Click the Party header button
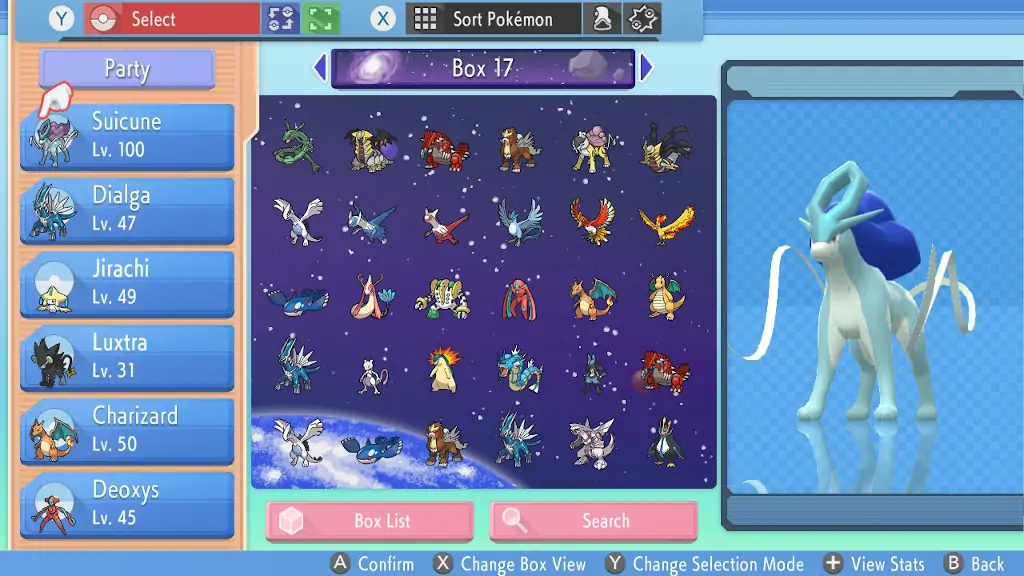This screenshot has width=1024, height=576. (127, 69)
